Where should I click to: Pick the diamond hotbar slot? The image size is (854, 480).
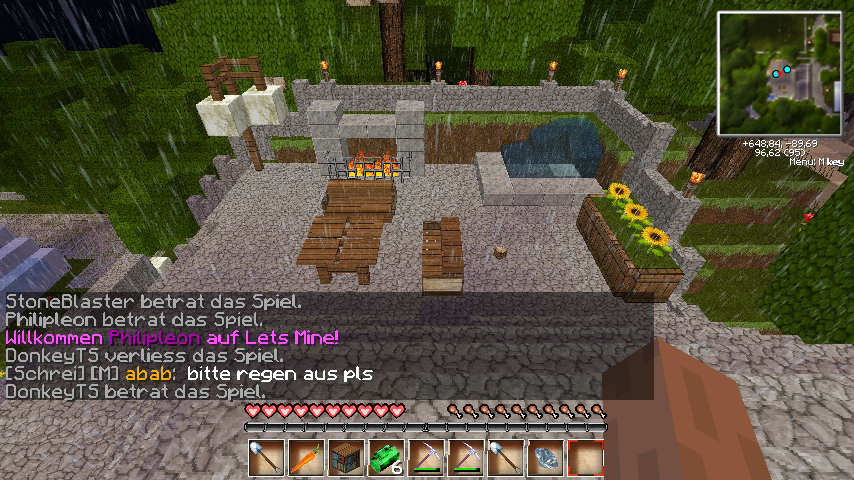coord(545,457)
